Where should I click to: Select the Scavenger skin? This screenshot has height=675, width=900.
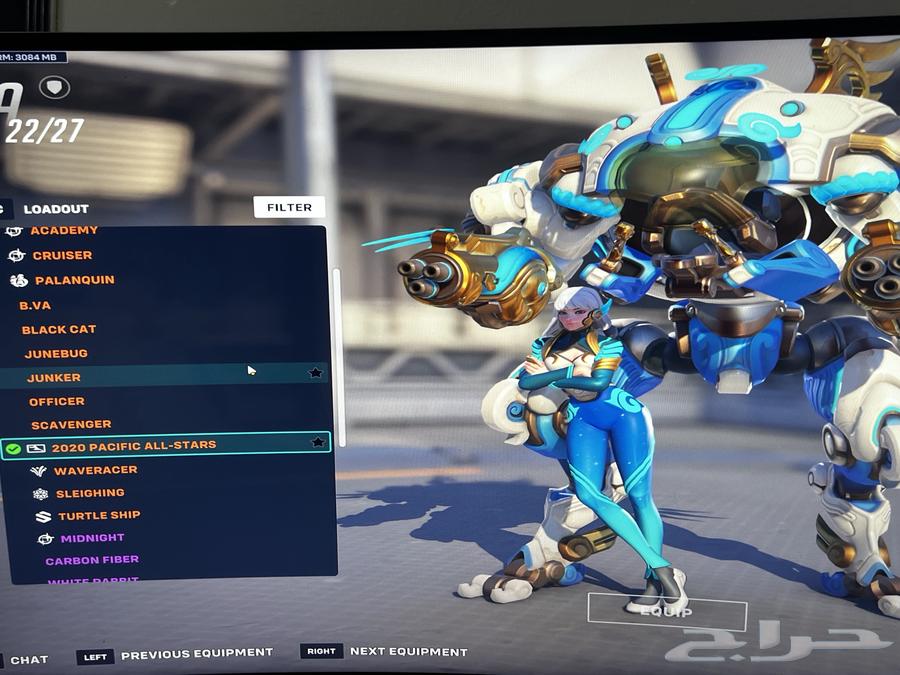pos(71,425)
